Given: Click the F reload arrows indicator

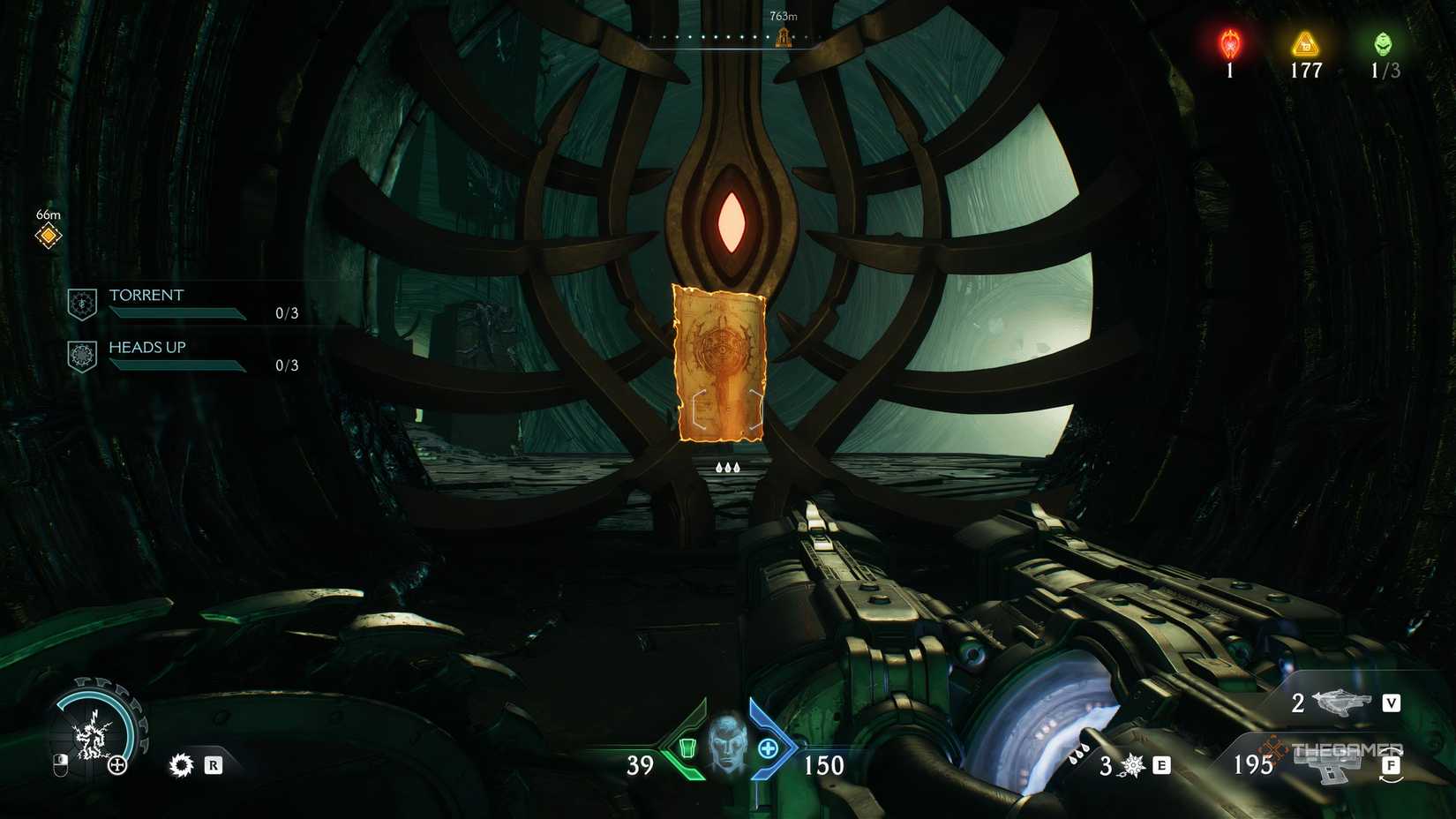Looking at the screenshot, I should click(x=1391, y=767).
